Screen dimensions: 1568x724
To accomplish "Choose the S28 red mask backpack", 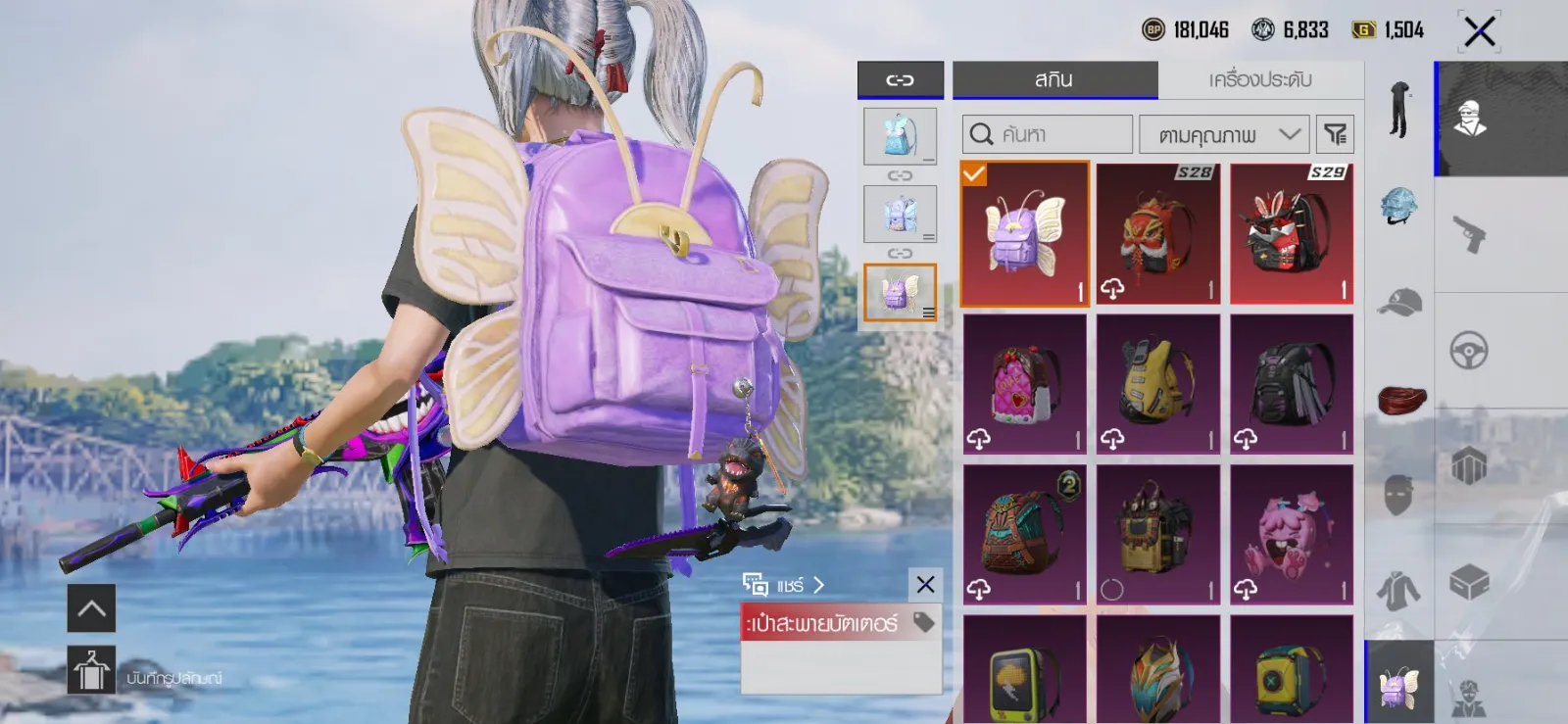I will pyautogui.click(x=1157, y=234).
